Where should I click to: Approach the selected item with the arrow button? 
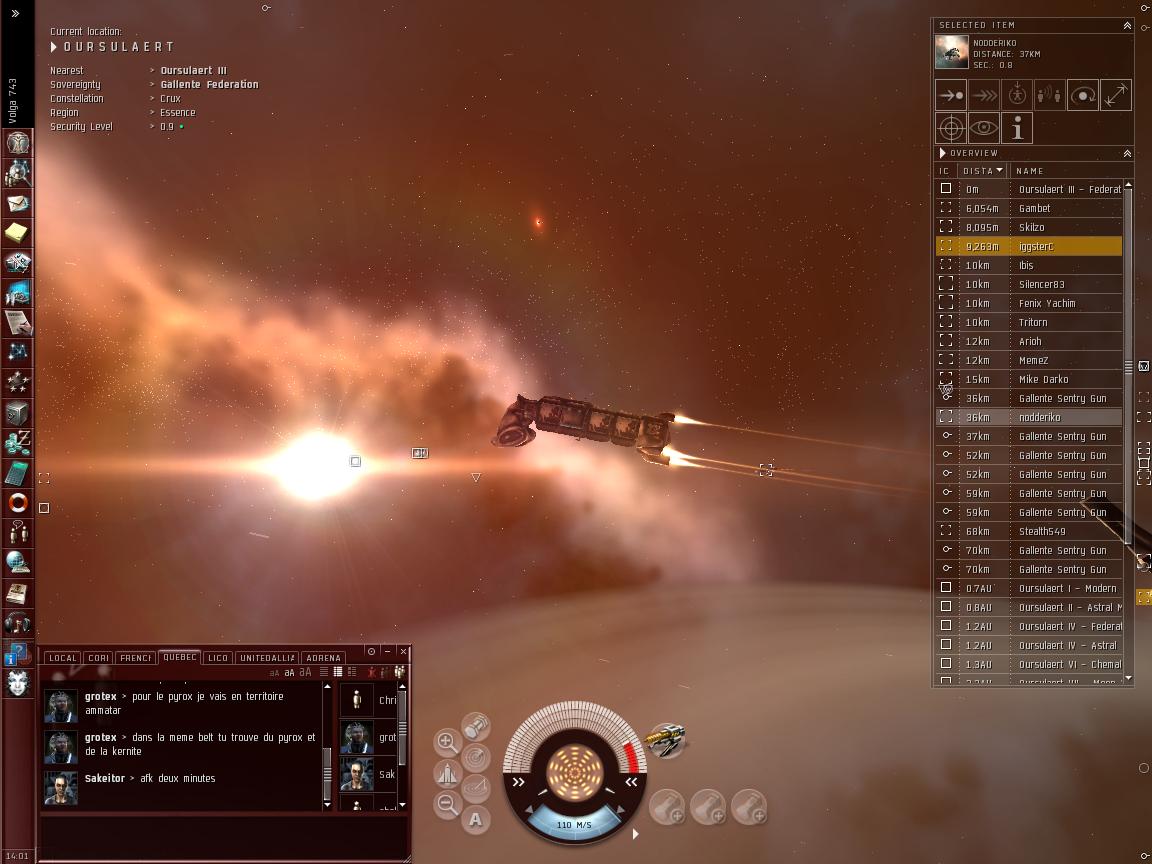pos(950,95)
